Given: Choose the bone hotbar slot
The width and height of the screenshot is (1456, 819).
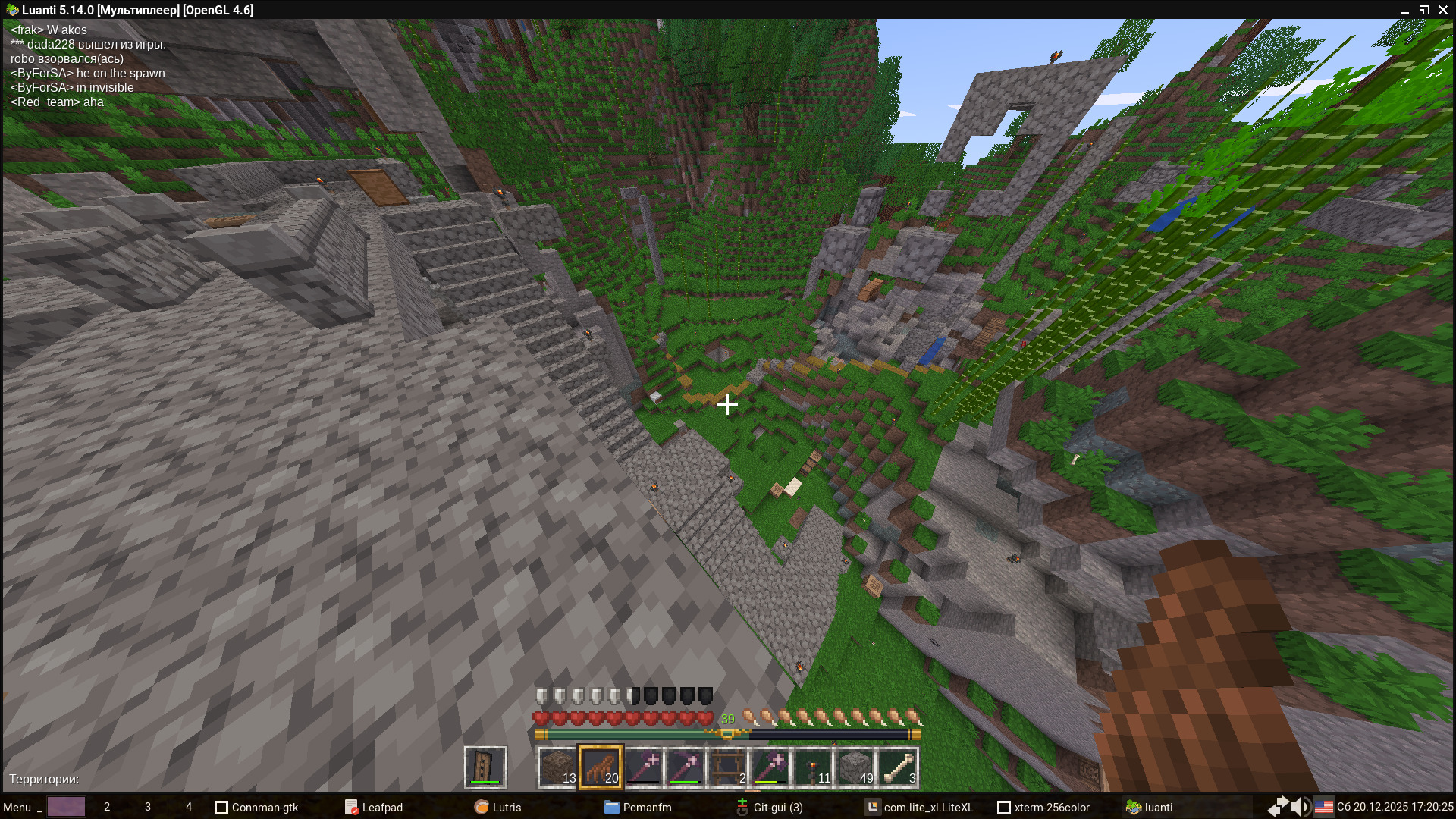Looking at the screenshot, I should [898, 767].
